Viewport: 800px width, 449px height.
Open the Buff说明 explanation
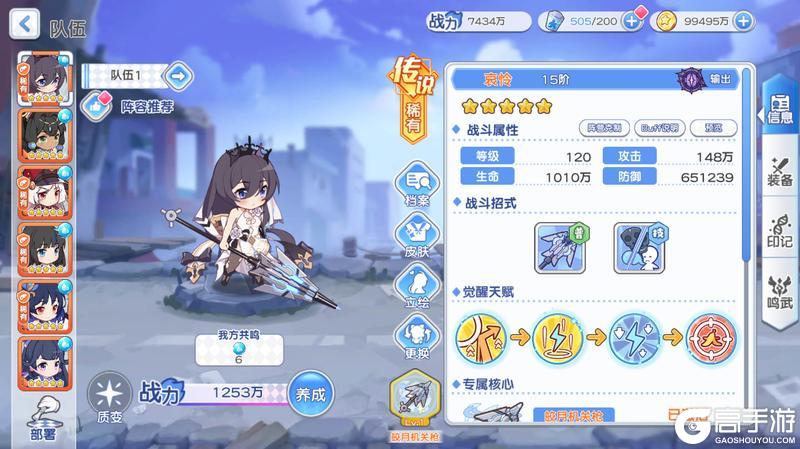660,127
